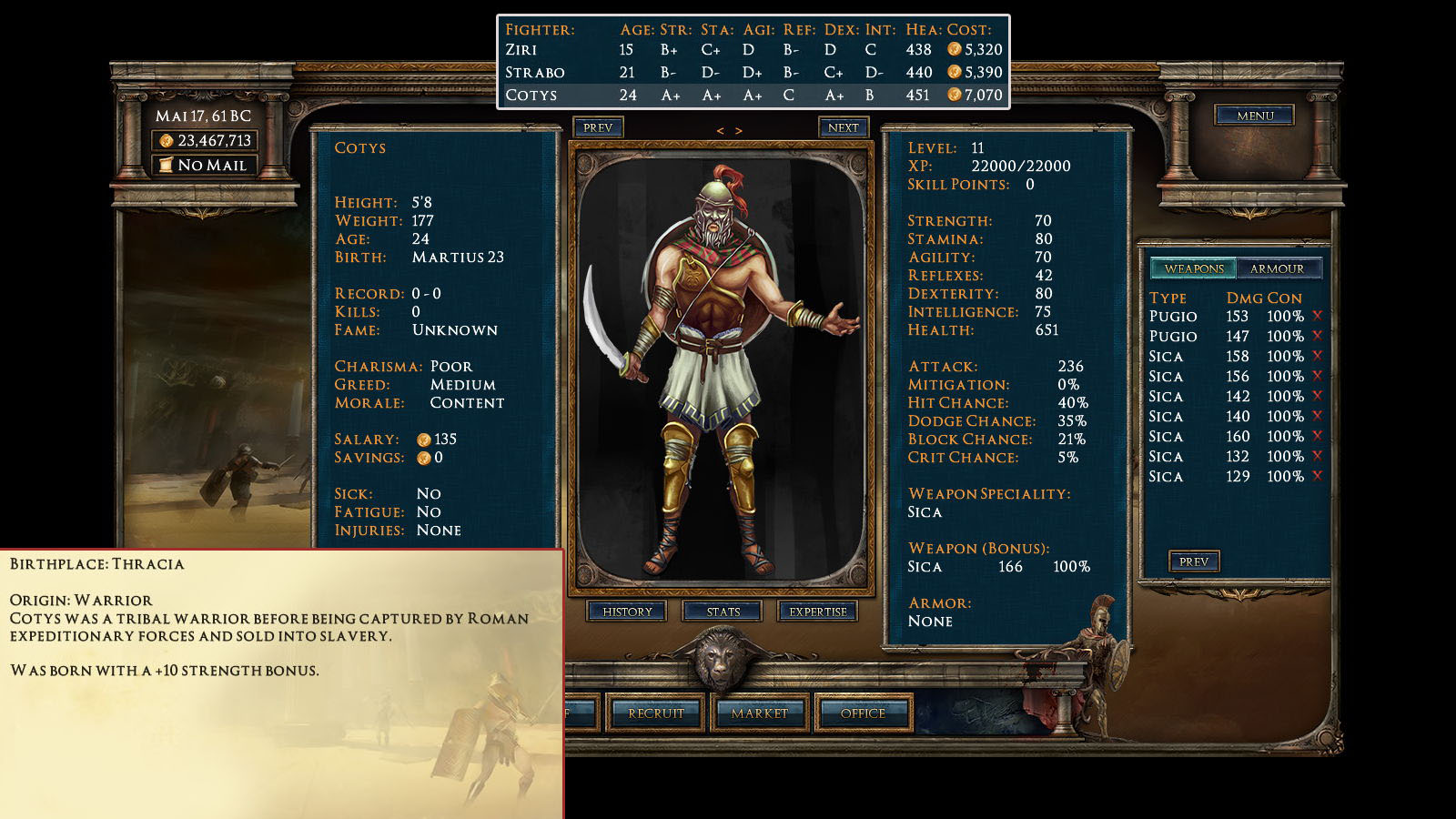
Task: Go to the next fighter with Next
Action: (x=843, y=127)
